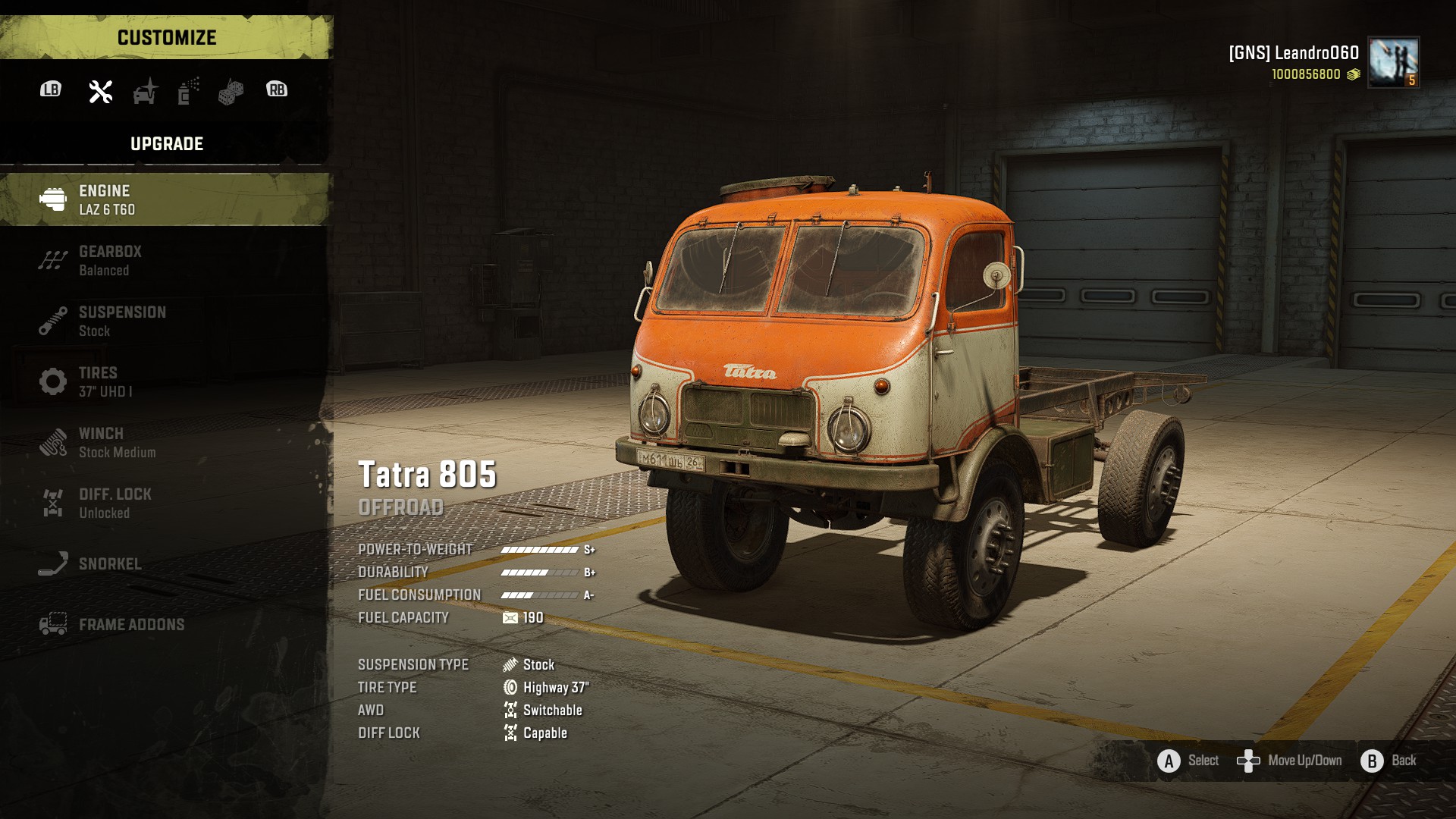Screen dimensions: 1456x819
Task: Choose the Snorkel upgrade entry
Action: [x=165, y=563]
